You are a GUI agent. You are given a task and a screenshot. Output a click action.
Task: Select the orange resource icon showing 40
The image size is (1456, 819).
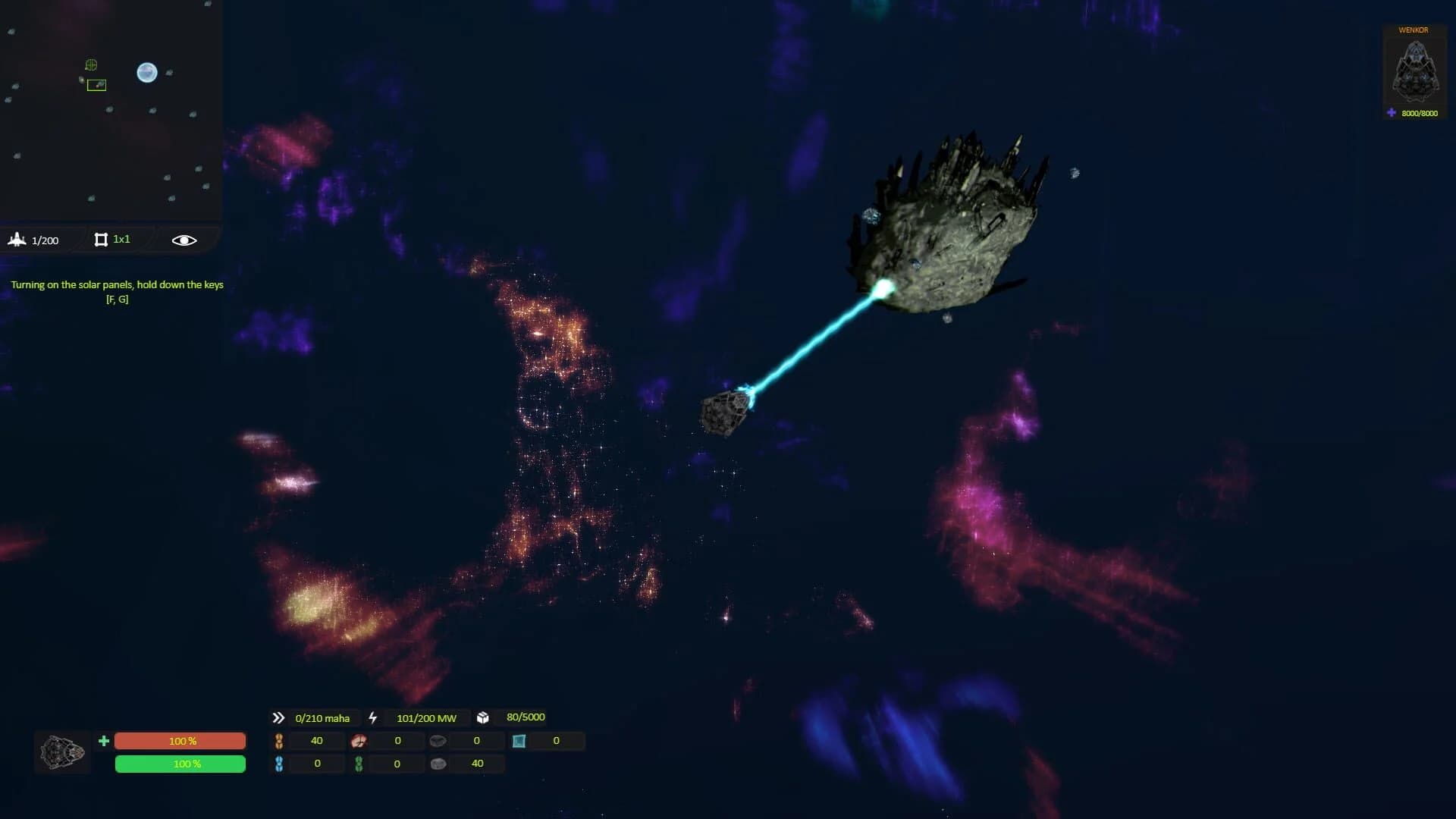(x=279, y=741)
